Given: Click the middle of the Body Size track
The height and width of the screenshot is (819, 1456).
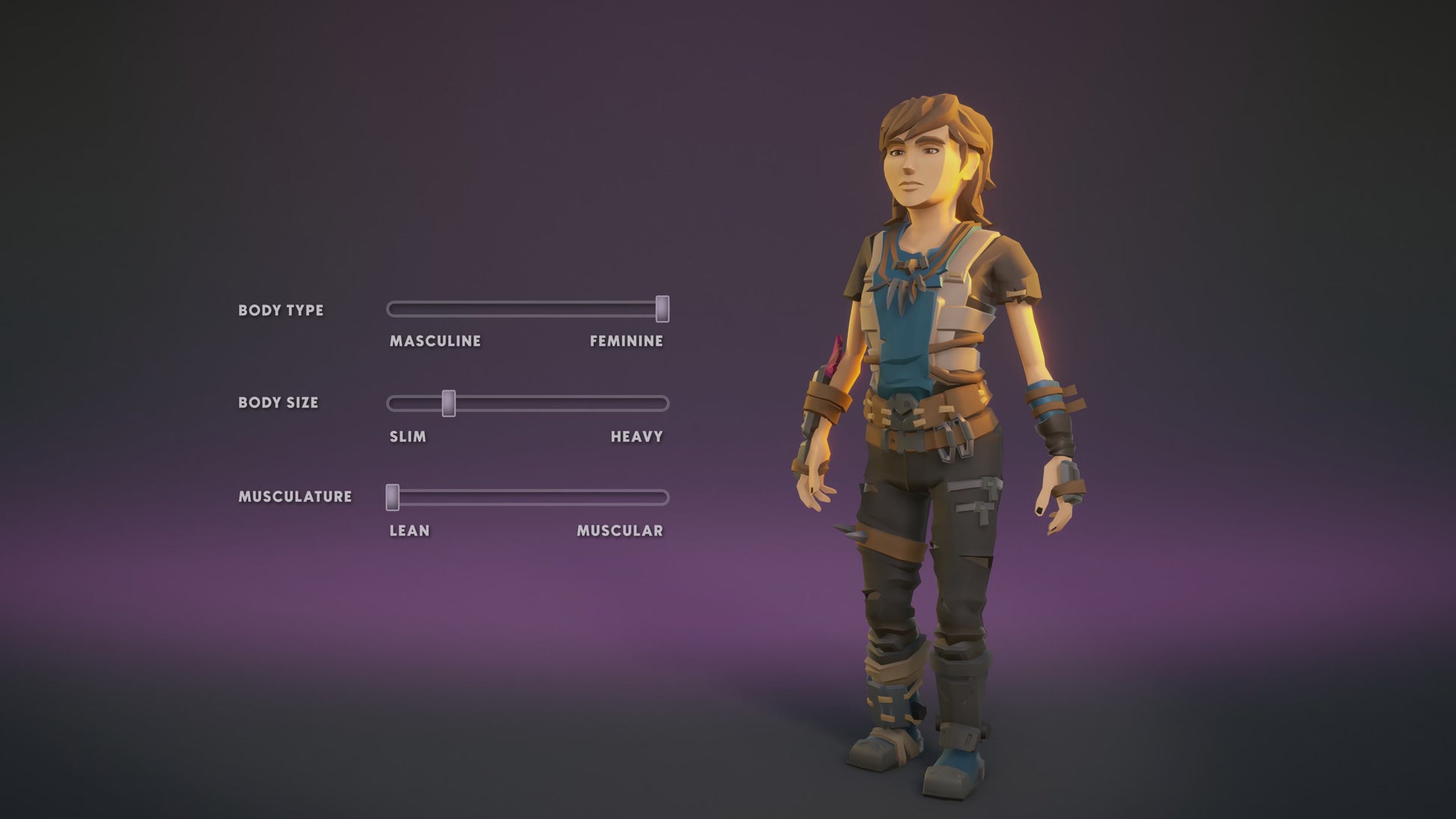Looking at the screenshot, I should tap(527, 402).
